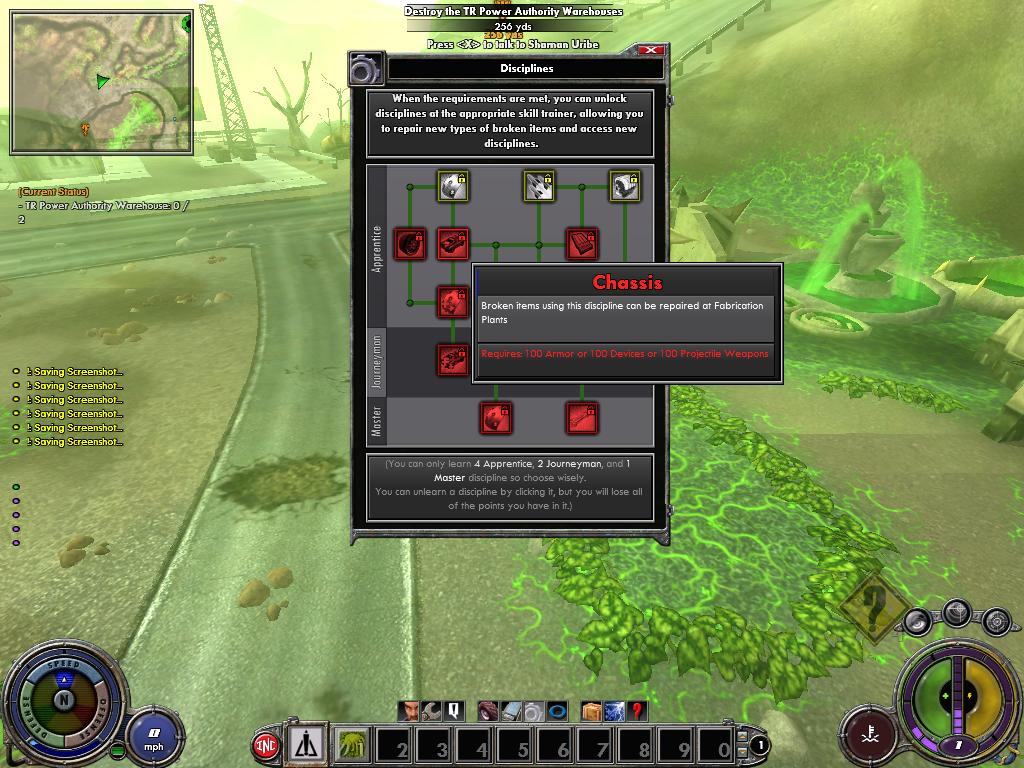Open the character portrait menu icon

410,711
